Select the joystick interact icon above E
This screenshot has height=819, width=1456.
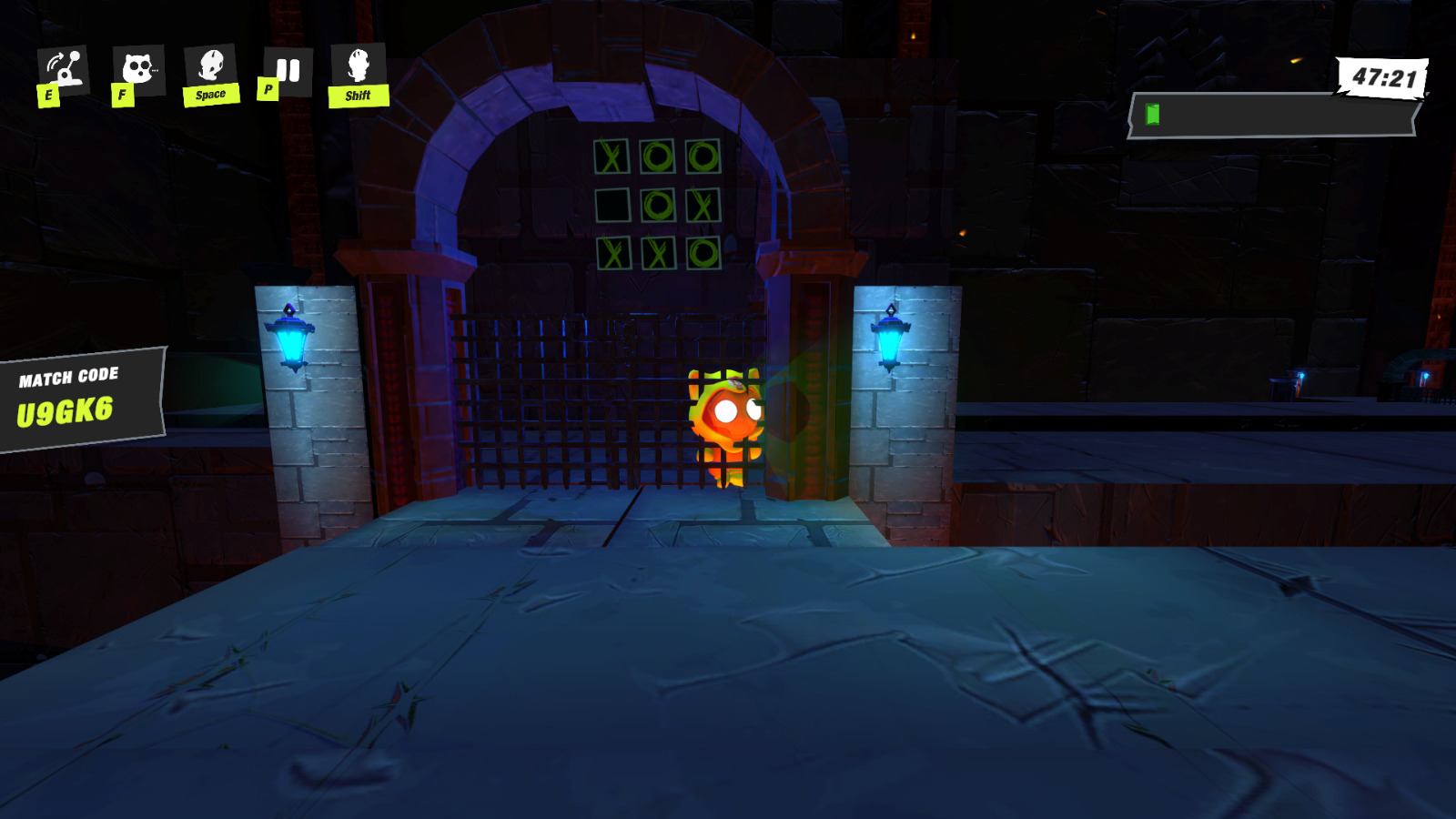(x=62, y=66)
